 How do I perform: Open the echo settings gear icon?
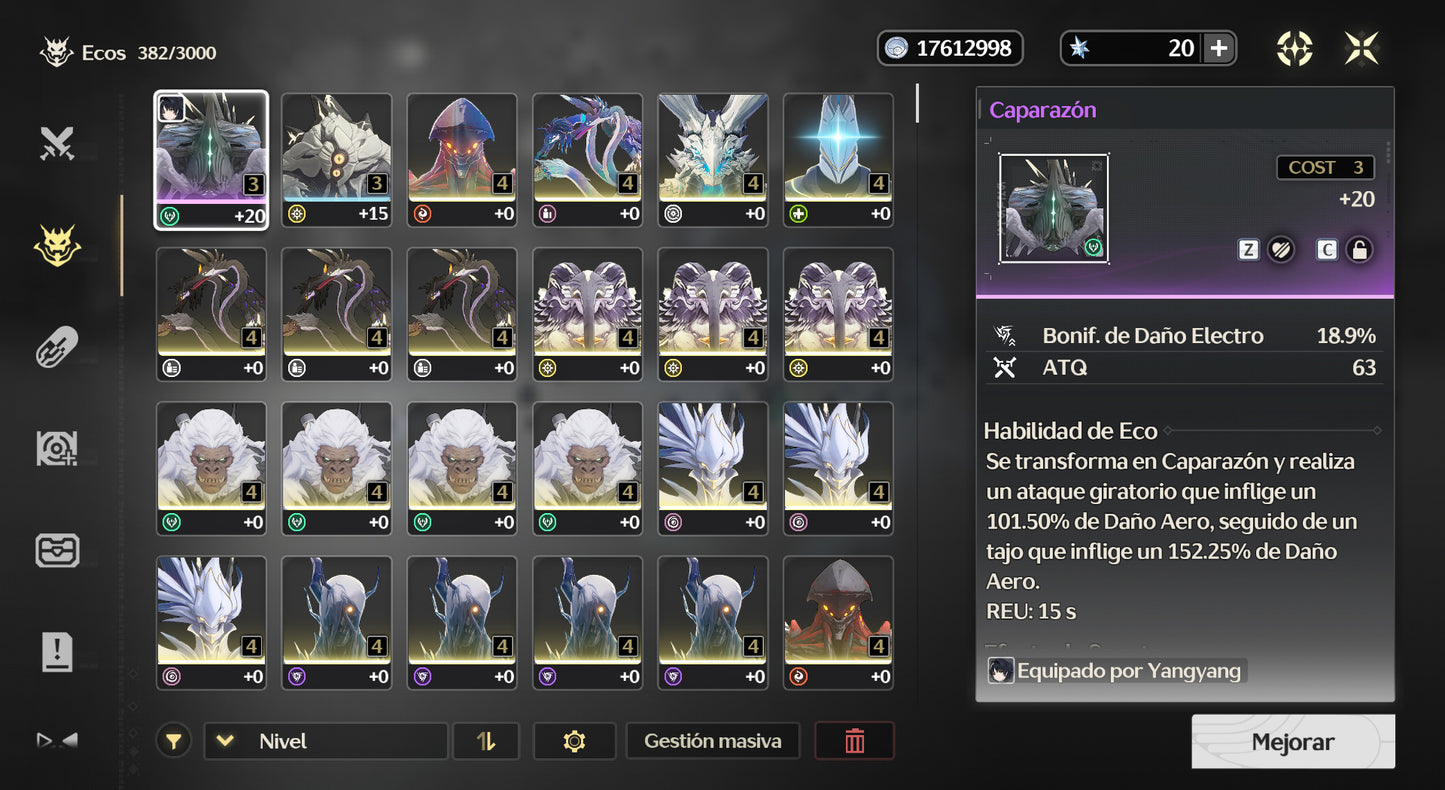[x=574, y=741]
